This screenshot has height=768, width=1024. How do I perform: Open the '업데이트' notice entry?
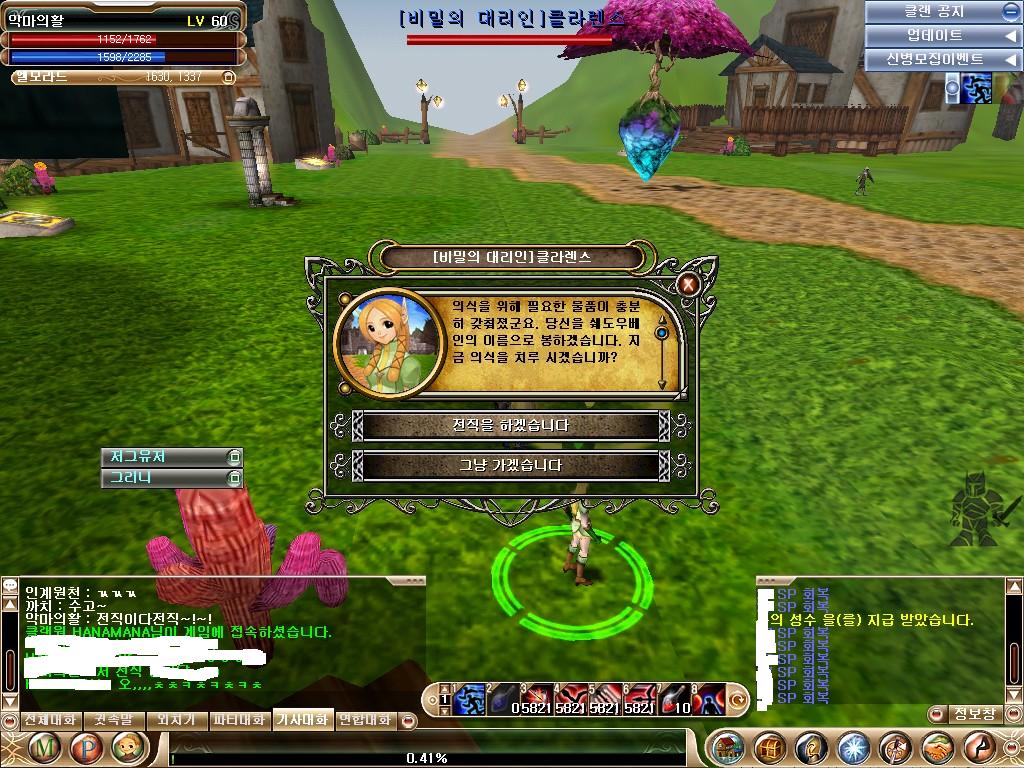pyautogui.click(x=933, y=36)
